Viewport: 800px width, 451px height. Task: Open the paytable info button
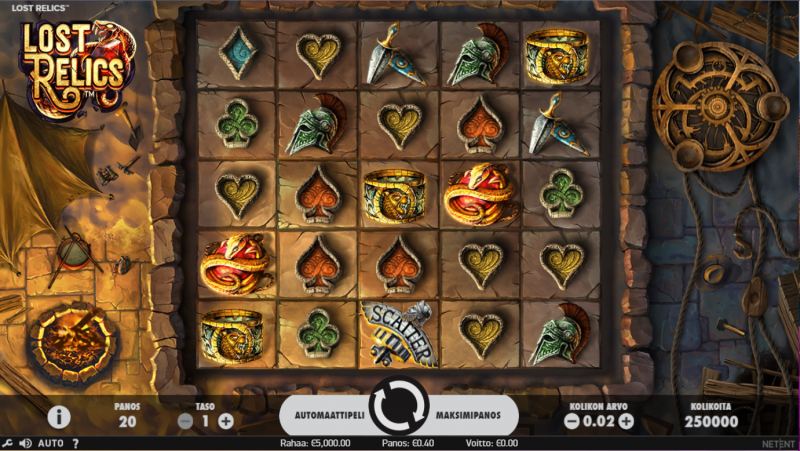coord(59,417)
